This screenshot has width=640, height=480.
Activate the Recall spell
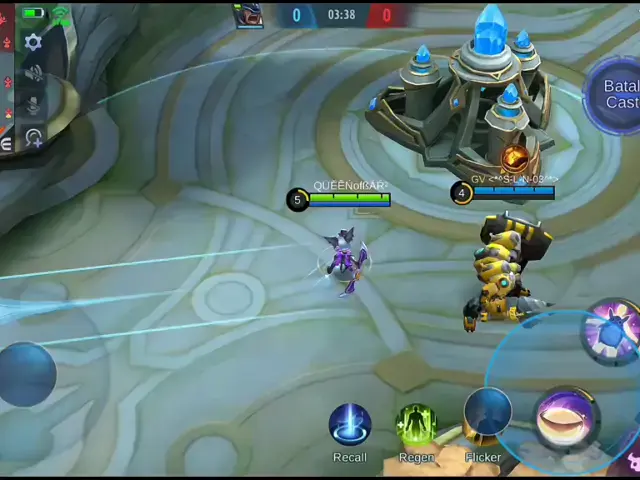(x=350, y=425)
